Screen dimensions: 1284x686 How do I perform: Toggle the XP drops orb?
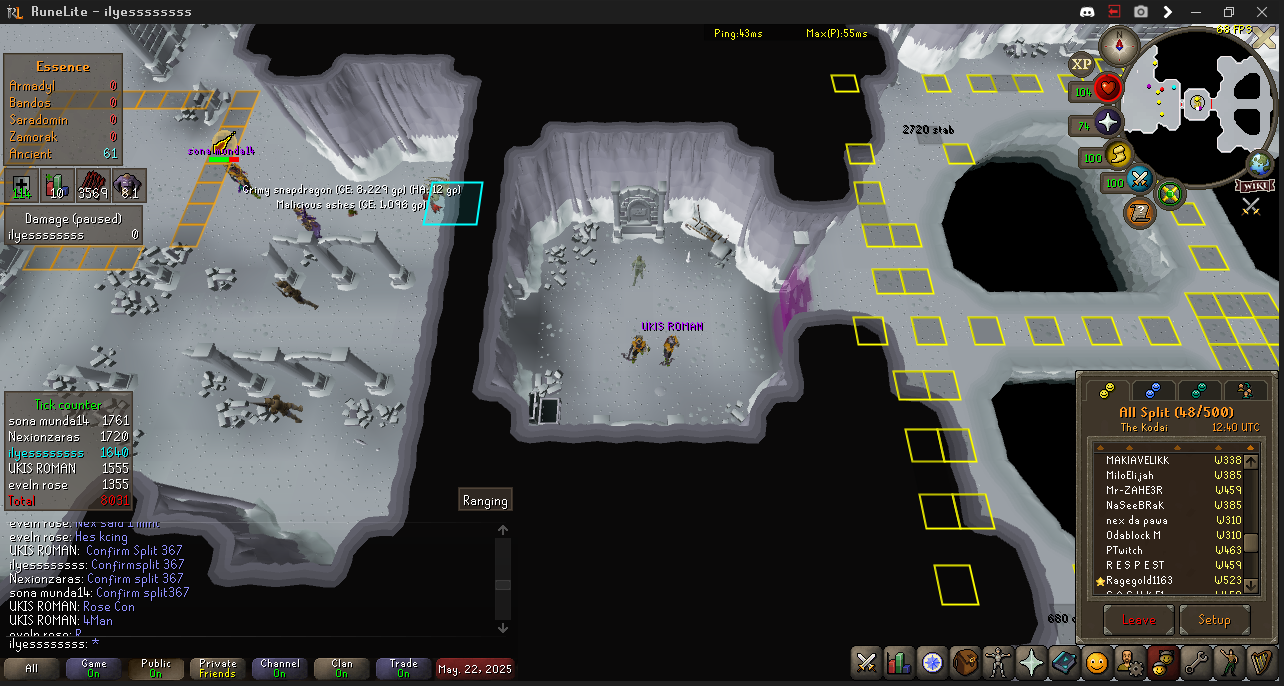click(x=1081, y=65)
